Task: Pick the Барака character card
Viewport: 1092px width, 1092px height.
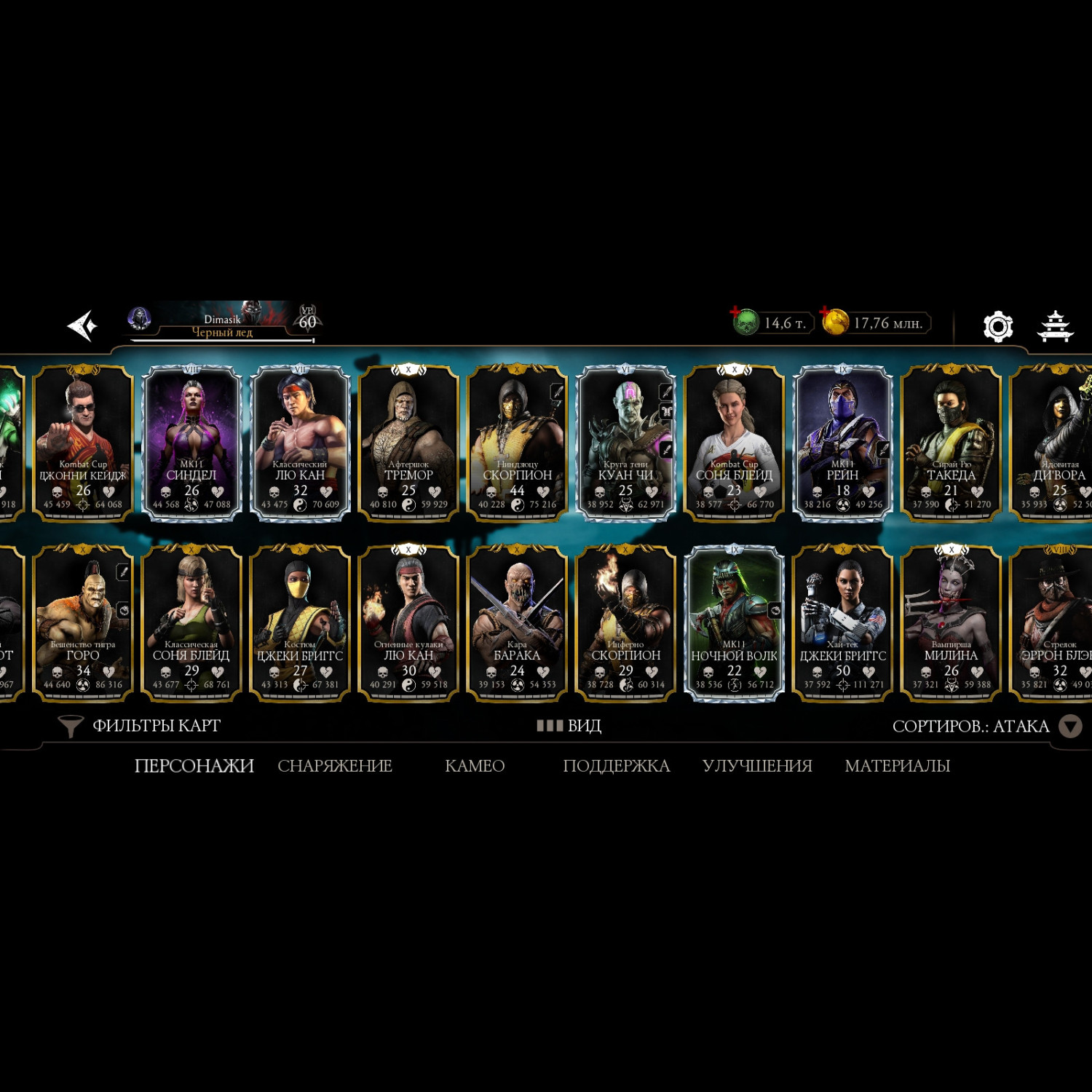Action: point(517,623)
